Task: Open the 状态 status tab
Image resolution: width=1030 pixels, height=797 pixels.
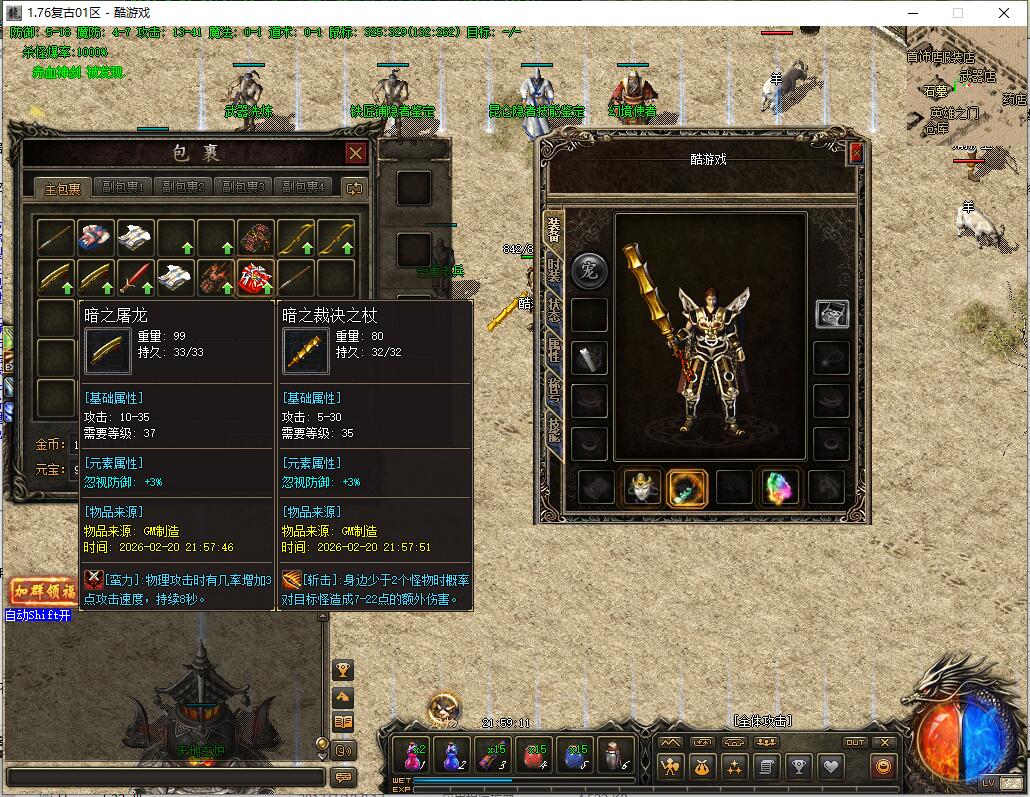Action: pos(553,309)
